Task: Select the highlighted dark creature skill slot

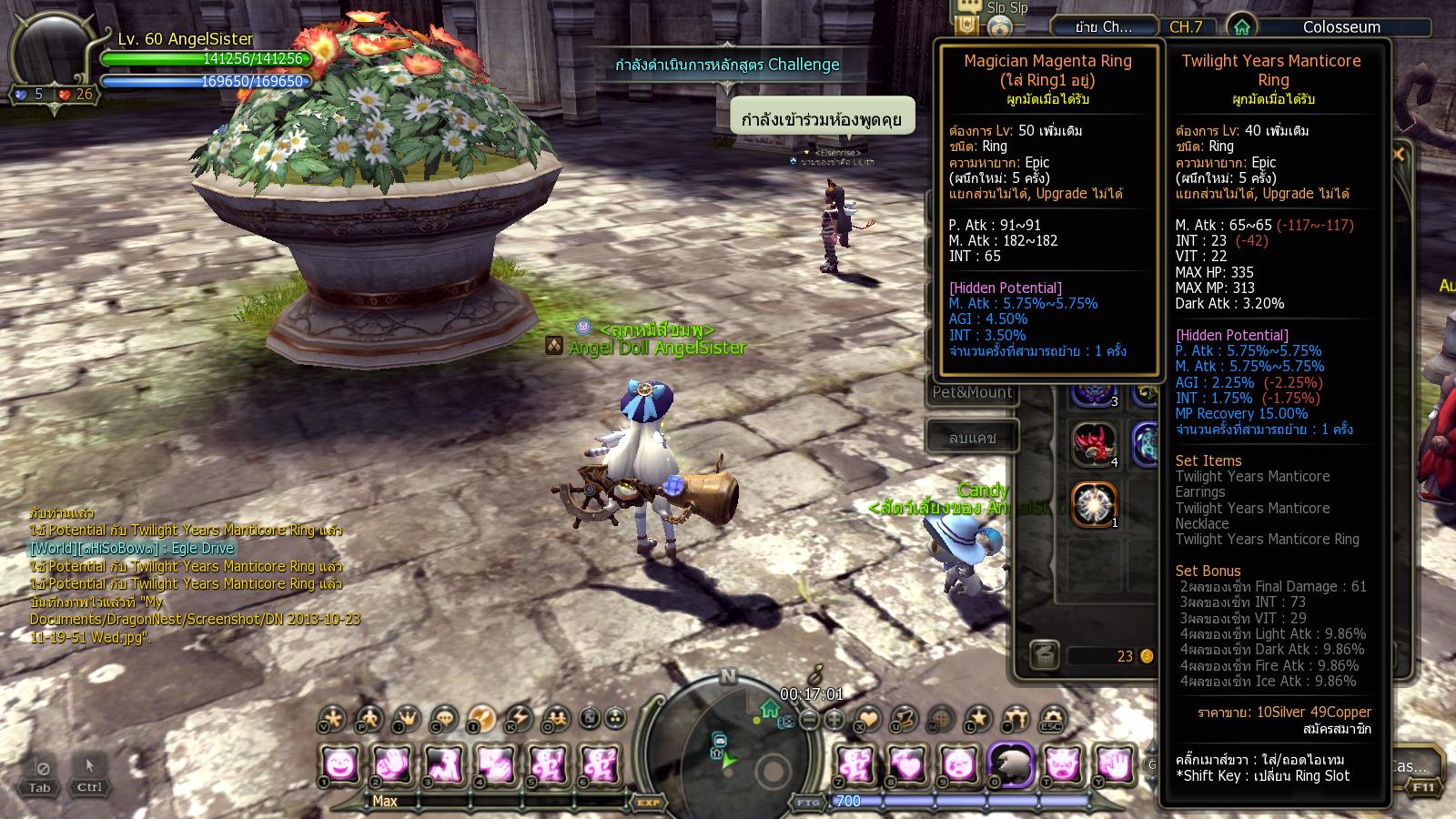Action: point(1011,764)
